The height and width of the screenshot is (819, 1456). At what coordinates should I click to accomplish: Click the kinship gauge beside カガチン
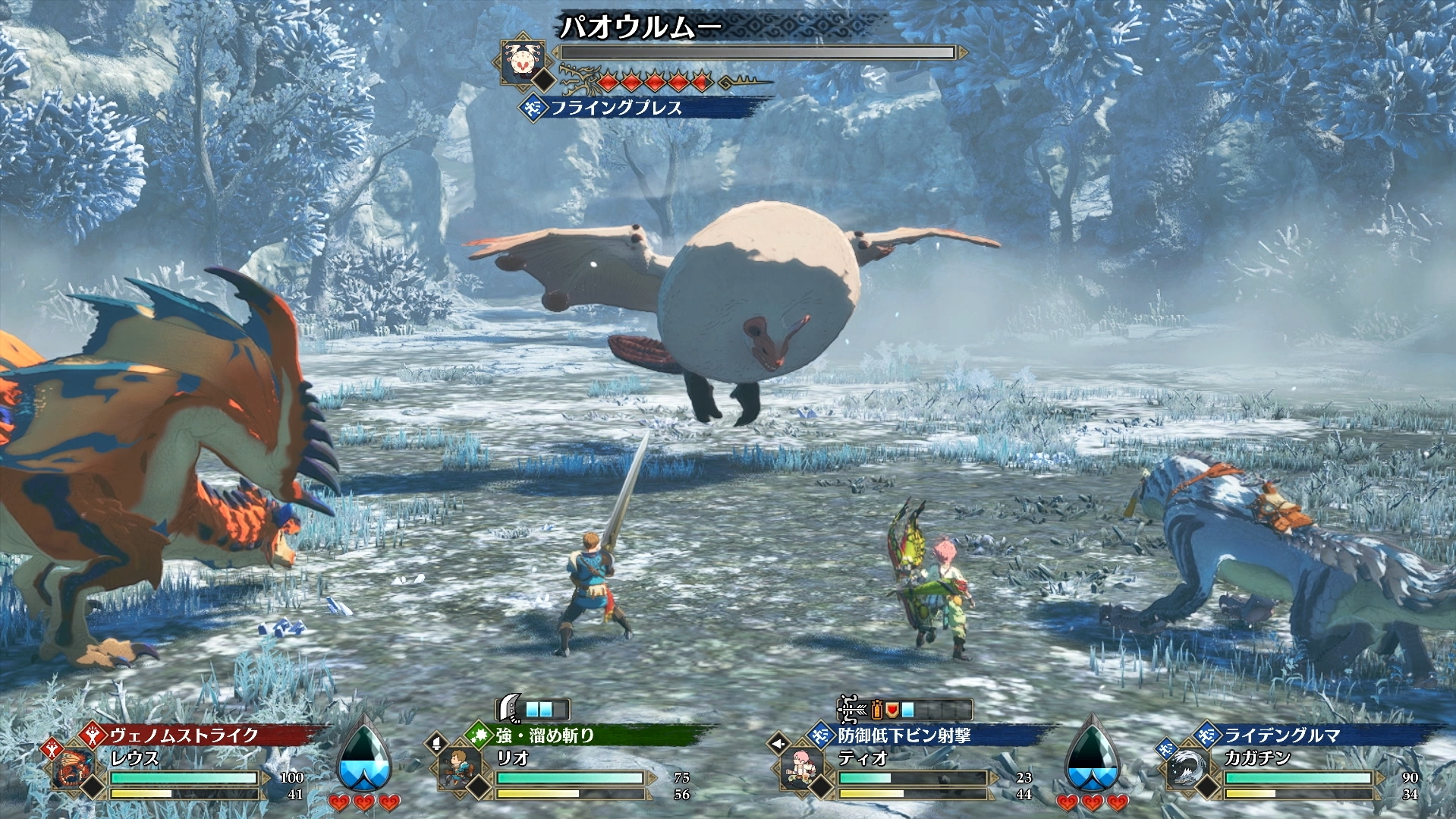click(1092, 755)
